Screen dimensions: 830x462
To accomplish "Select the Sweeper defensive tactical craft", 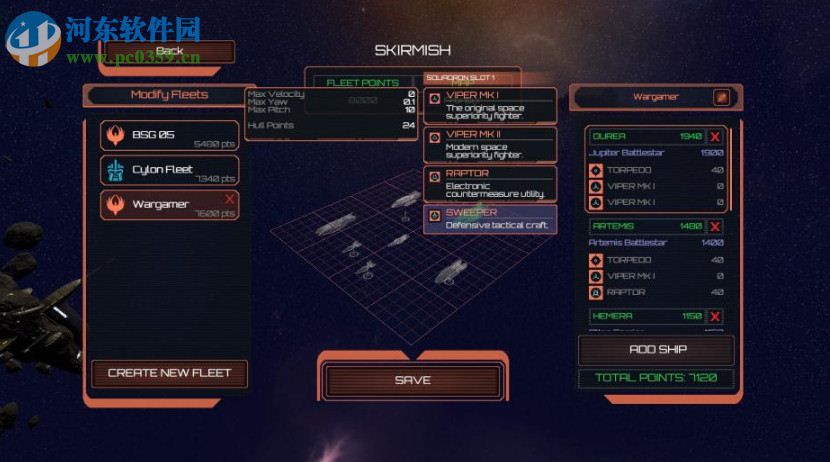I will (x=490, y=219).
